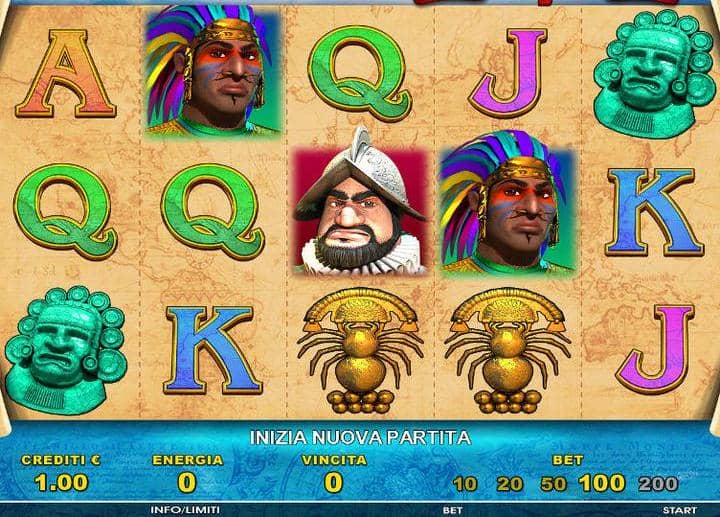Set the bet to 50

click(x=554, y=484)
